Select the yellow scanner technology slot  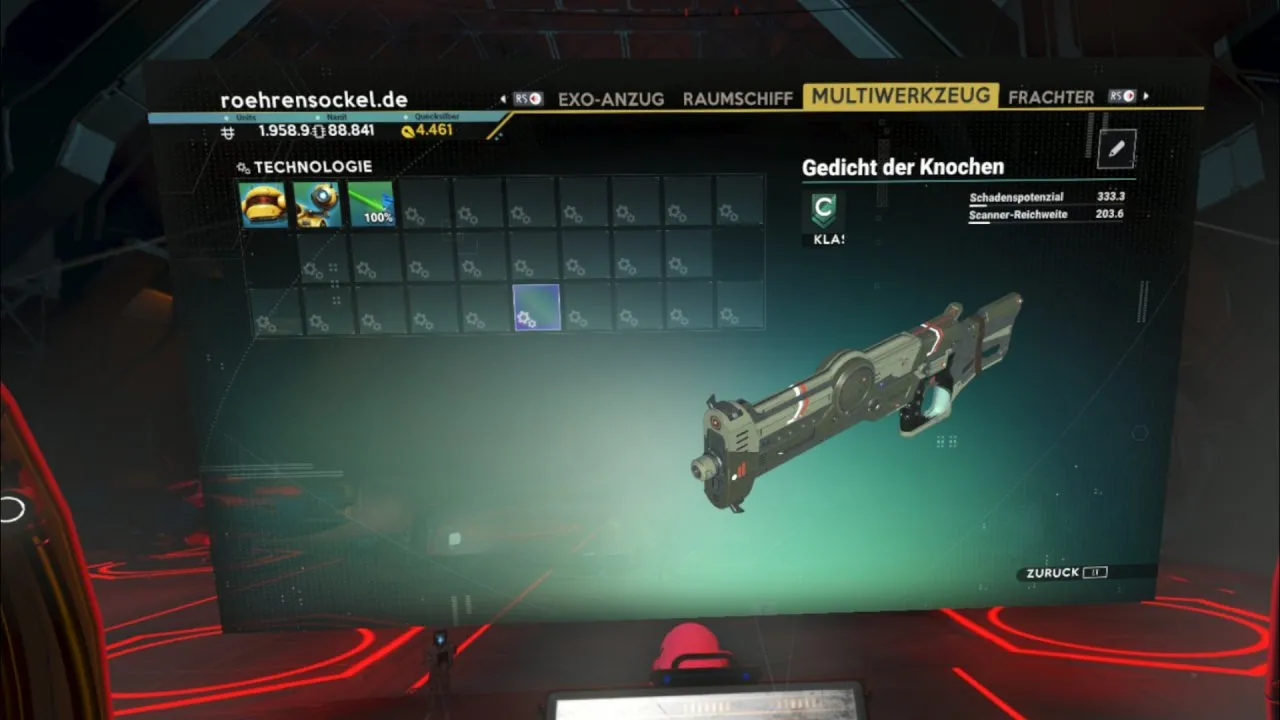click(x=264, y=204)
